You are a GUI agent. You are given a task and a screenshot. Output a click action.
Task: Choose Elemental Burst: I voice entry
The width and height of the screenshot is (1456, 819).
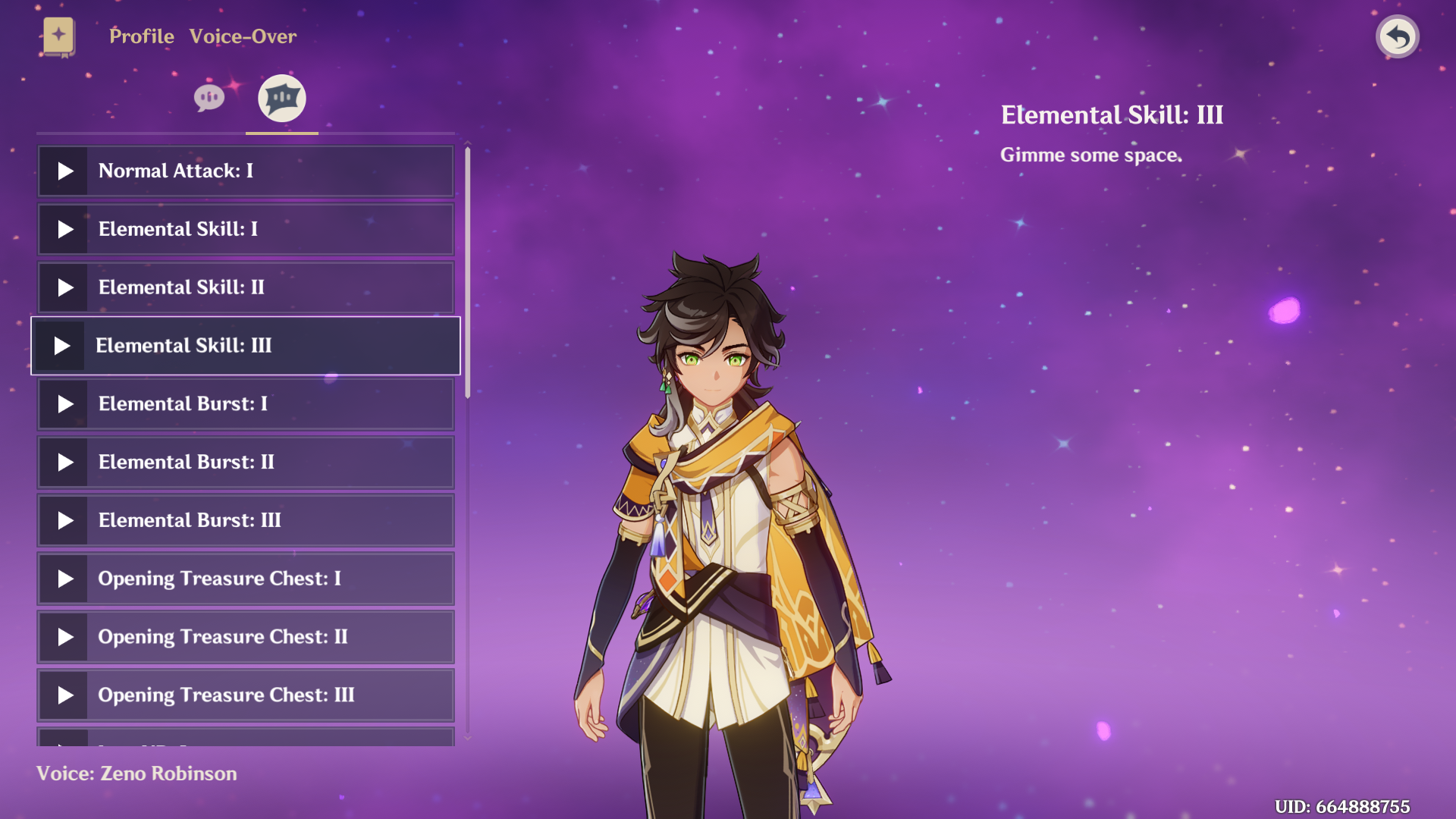pyautogui.click(x=246, y=404)
